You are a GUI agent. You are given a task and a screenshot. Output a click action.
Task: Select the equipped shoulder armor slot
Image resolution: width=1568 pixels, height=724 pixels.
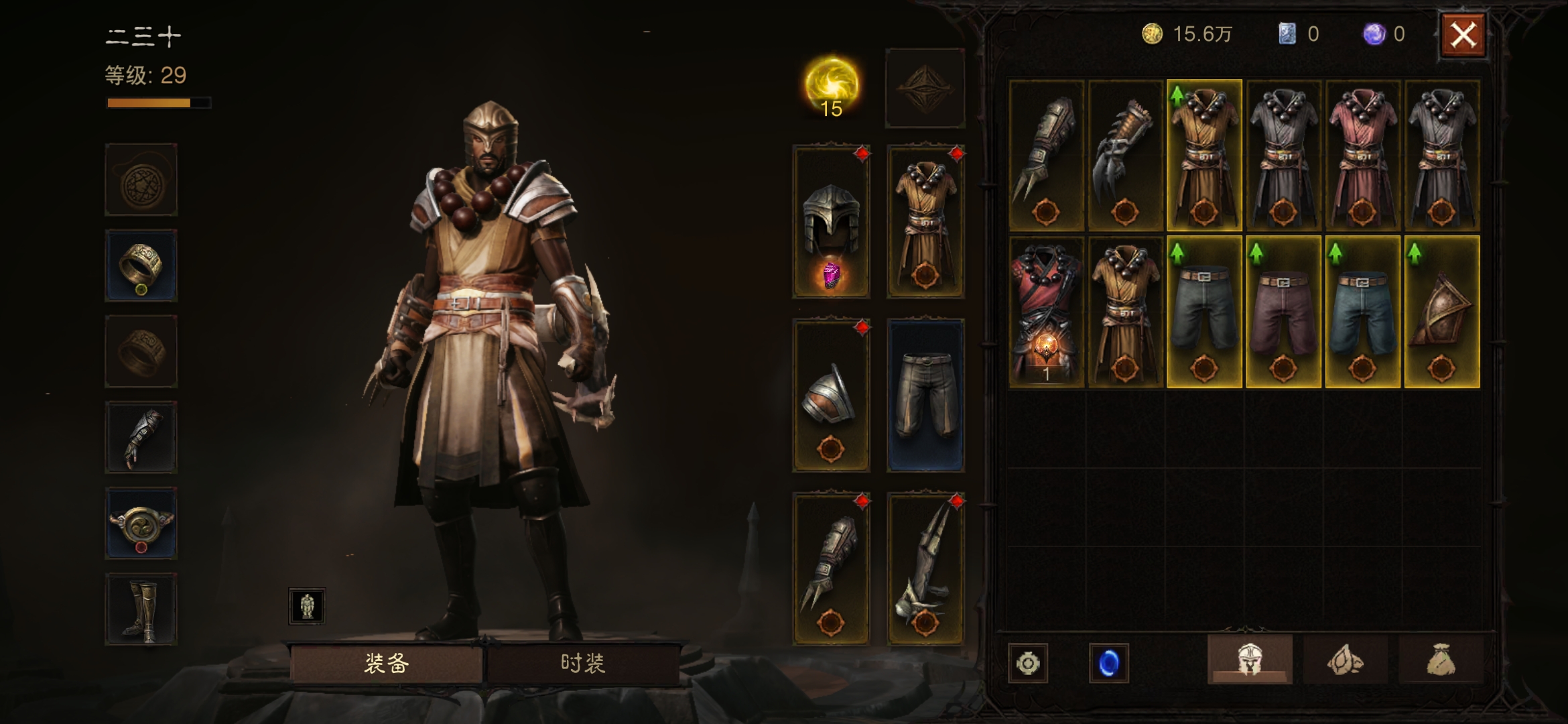click(x=831, y=396)
